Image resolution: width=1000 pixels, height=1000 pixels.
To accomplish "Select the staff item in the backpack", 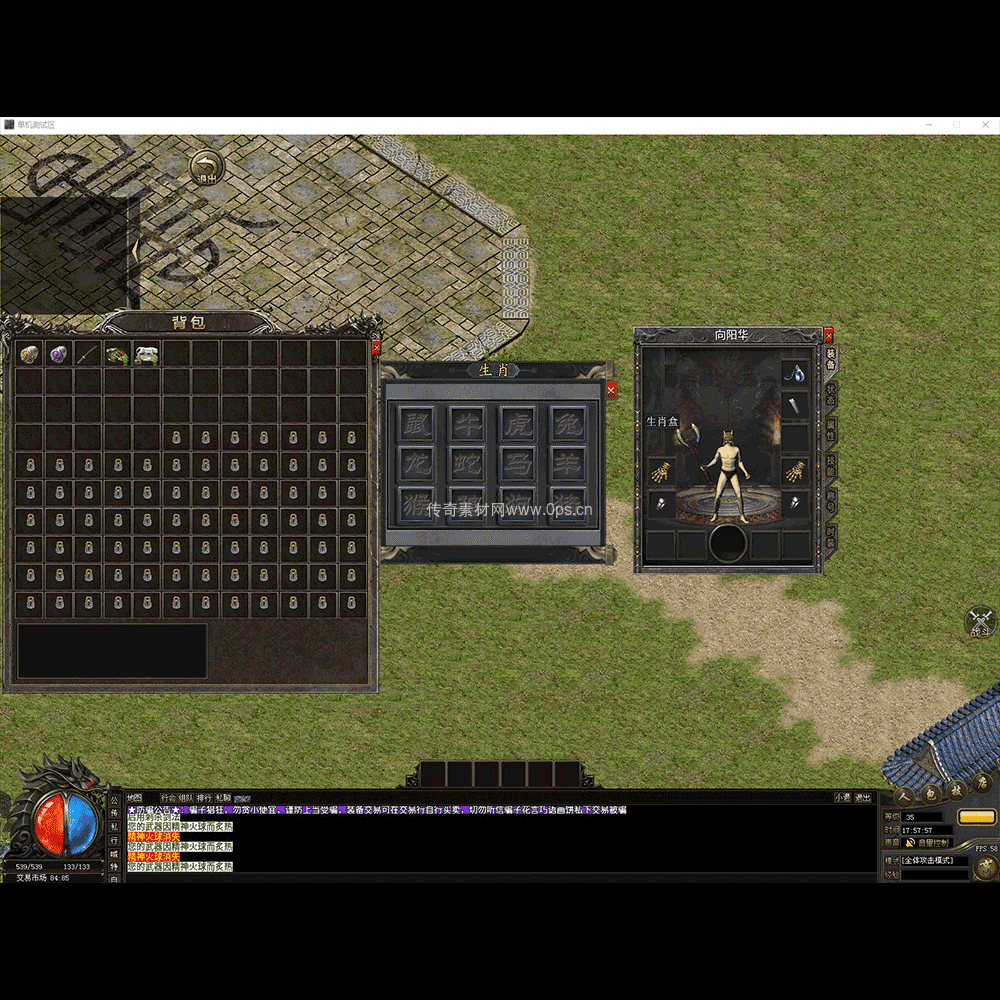I will click(88, 354).
